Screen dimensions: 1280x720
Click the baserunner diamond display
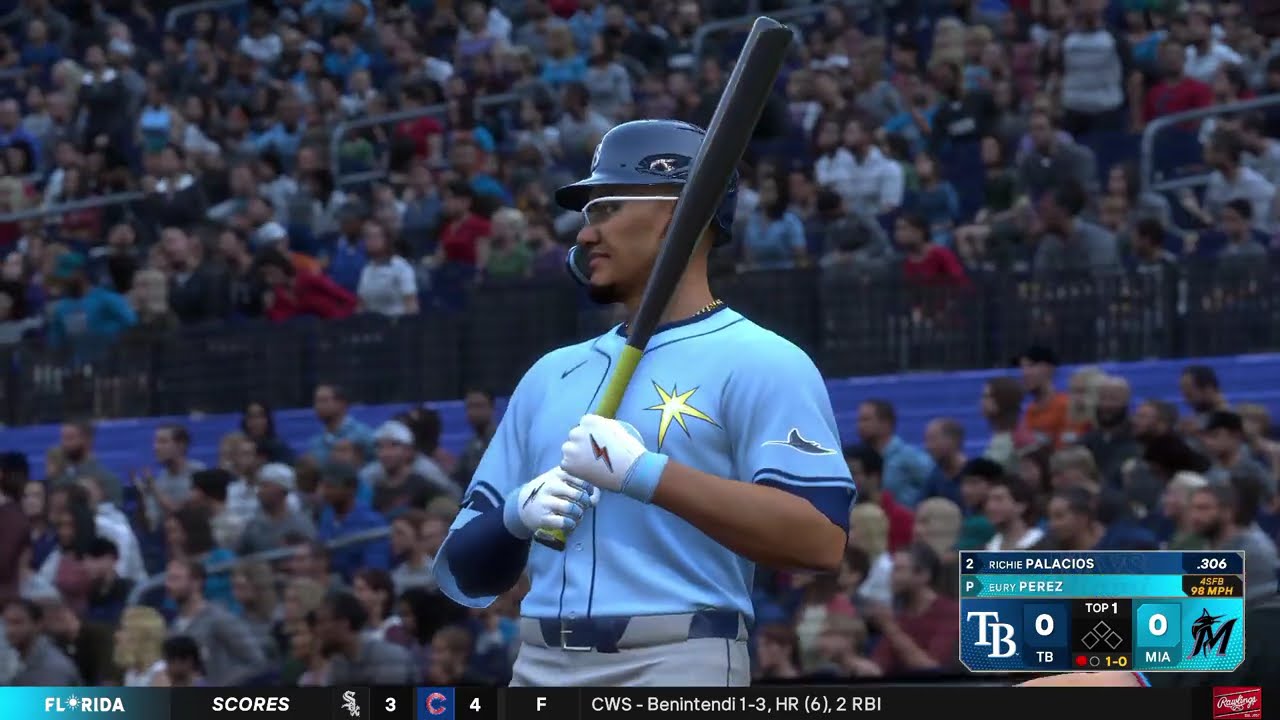[x=1102, y=635]
